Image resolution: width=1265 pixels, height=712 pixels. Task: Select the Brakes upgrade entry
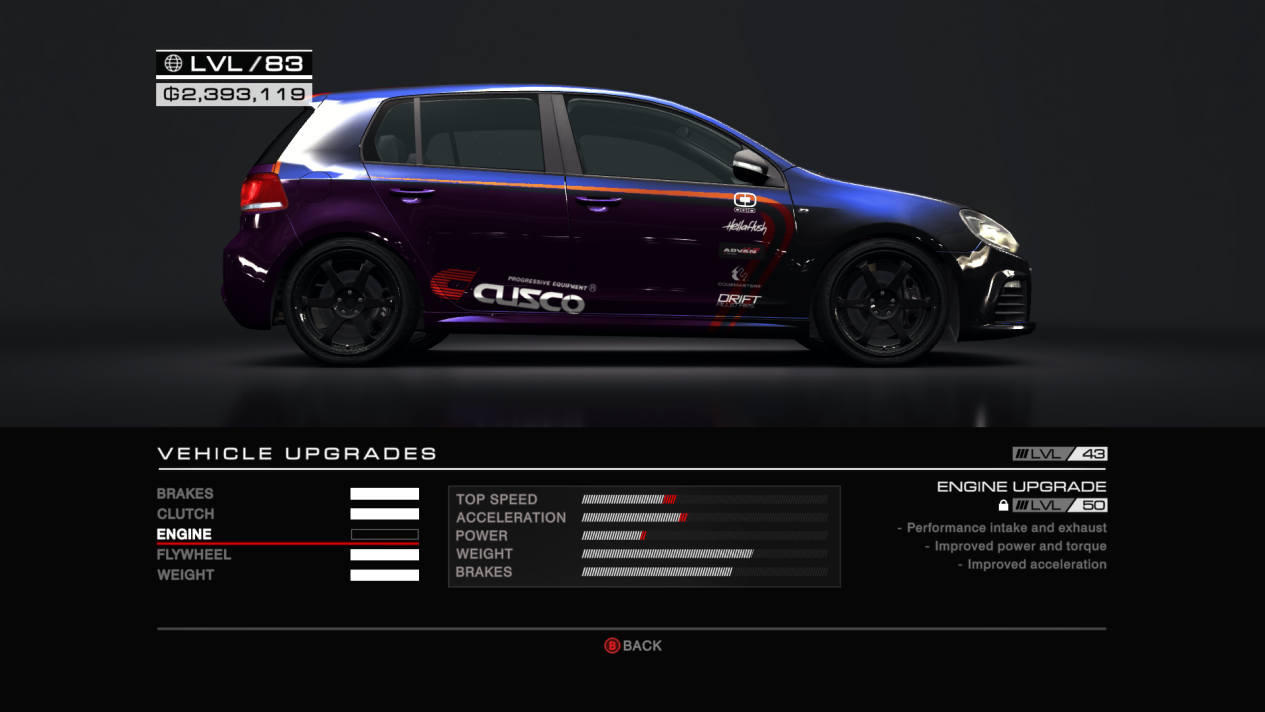[186, 494]
